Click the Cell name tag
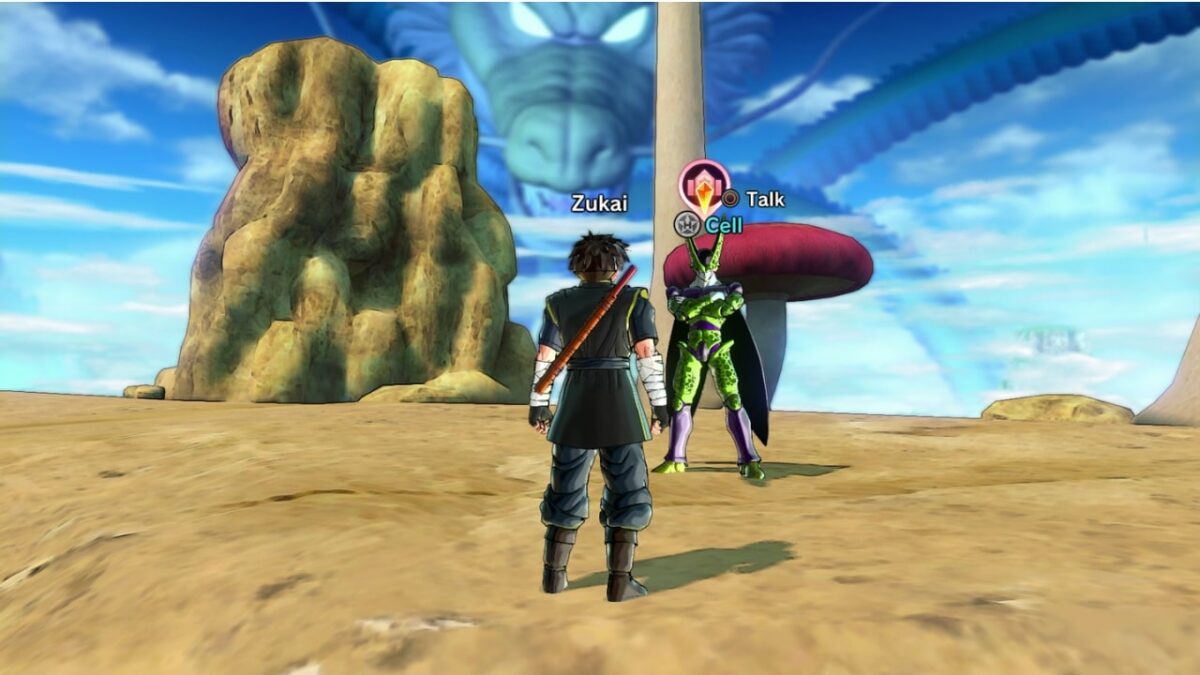The width and height of the screenshot is (1200, 675). (x=724, y=226)
